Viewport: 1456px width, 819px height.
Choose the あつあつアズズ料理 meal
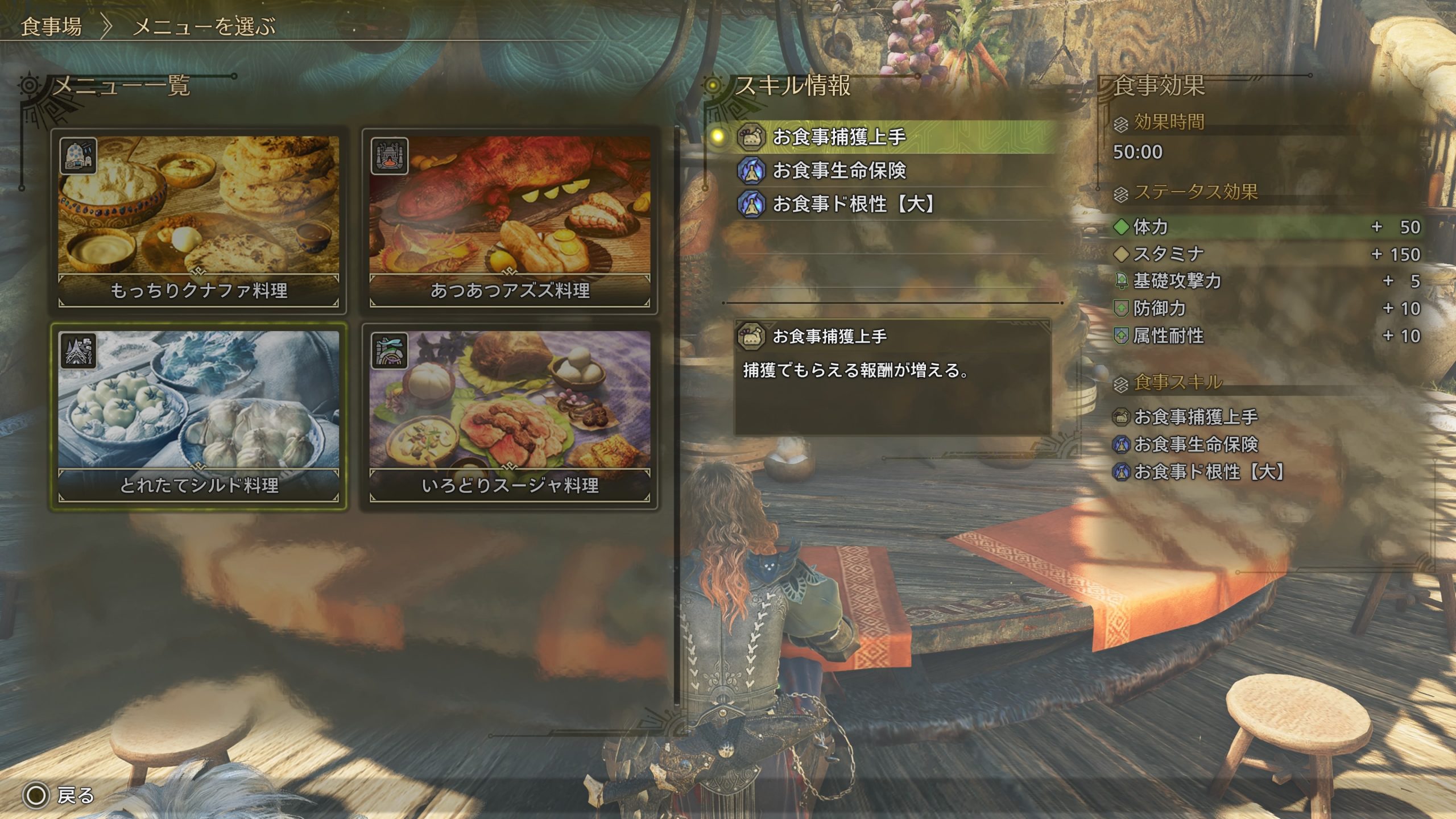click(x=510, y=221)
